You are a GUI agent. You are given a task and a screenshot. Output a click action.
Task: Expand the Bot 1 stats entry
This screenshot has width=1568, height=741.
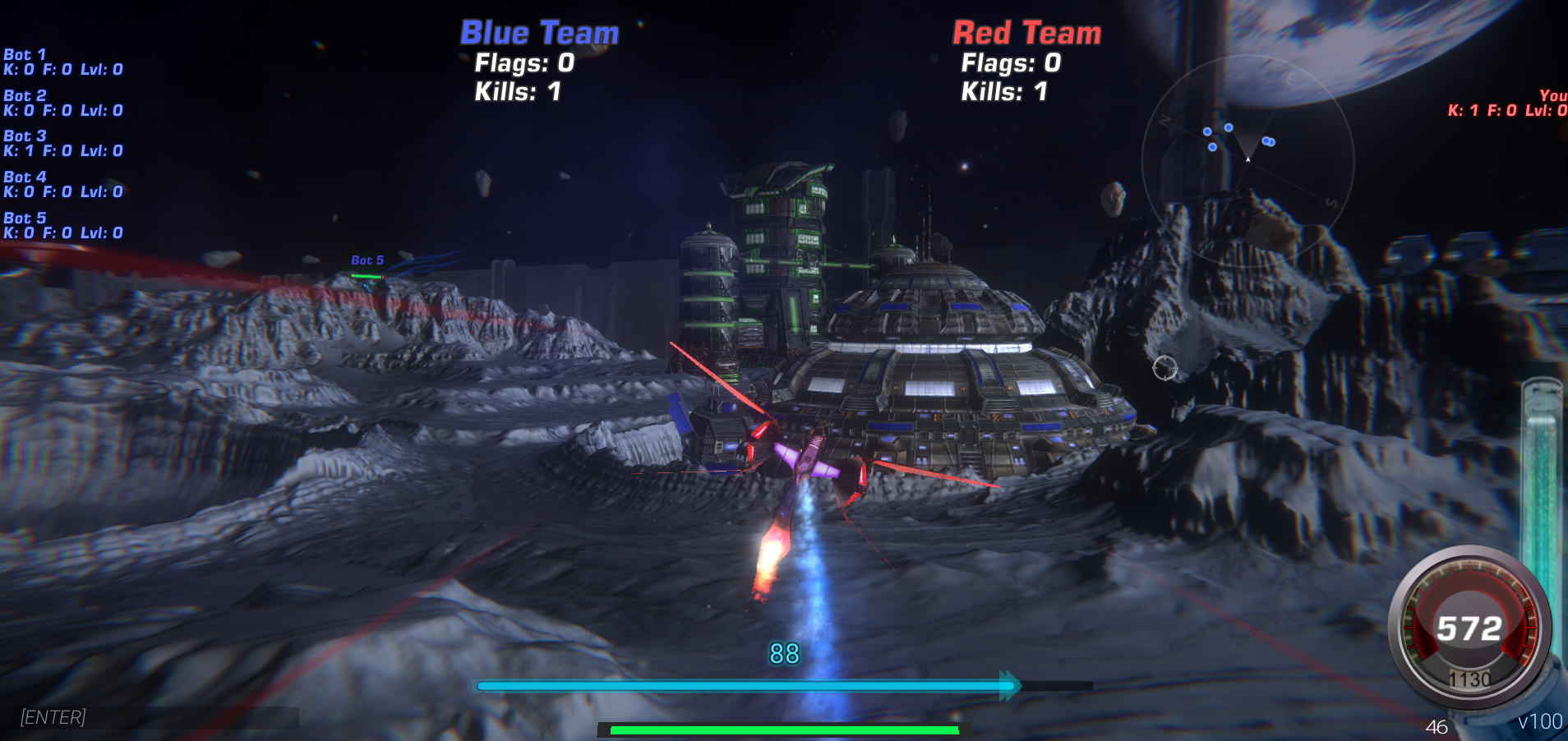click(x=62, y=62)
